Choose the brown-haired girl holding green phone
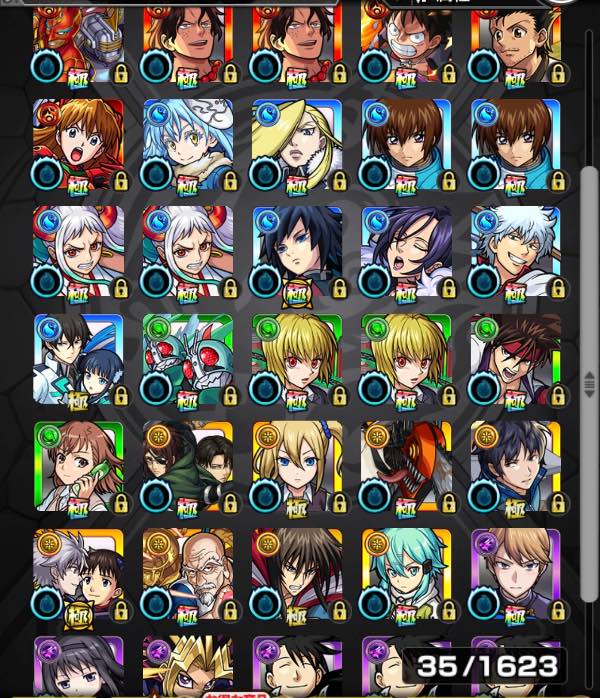Viewport: 600px width, 698px height. (x=79, y=466)
